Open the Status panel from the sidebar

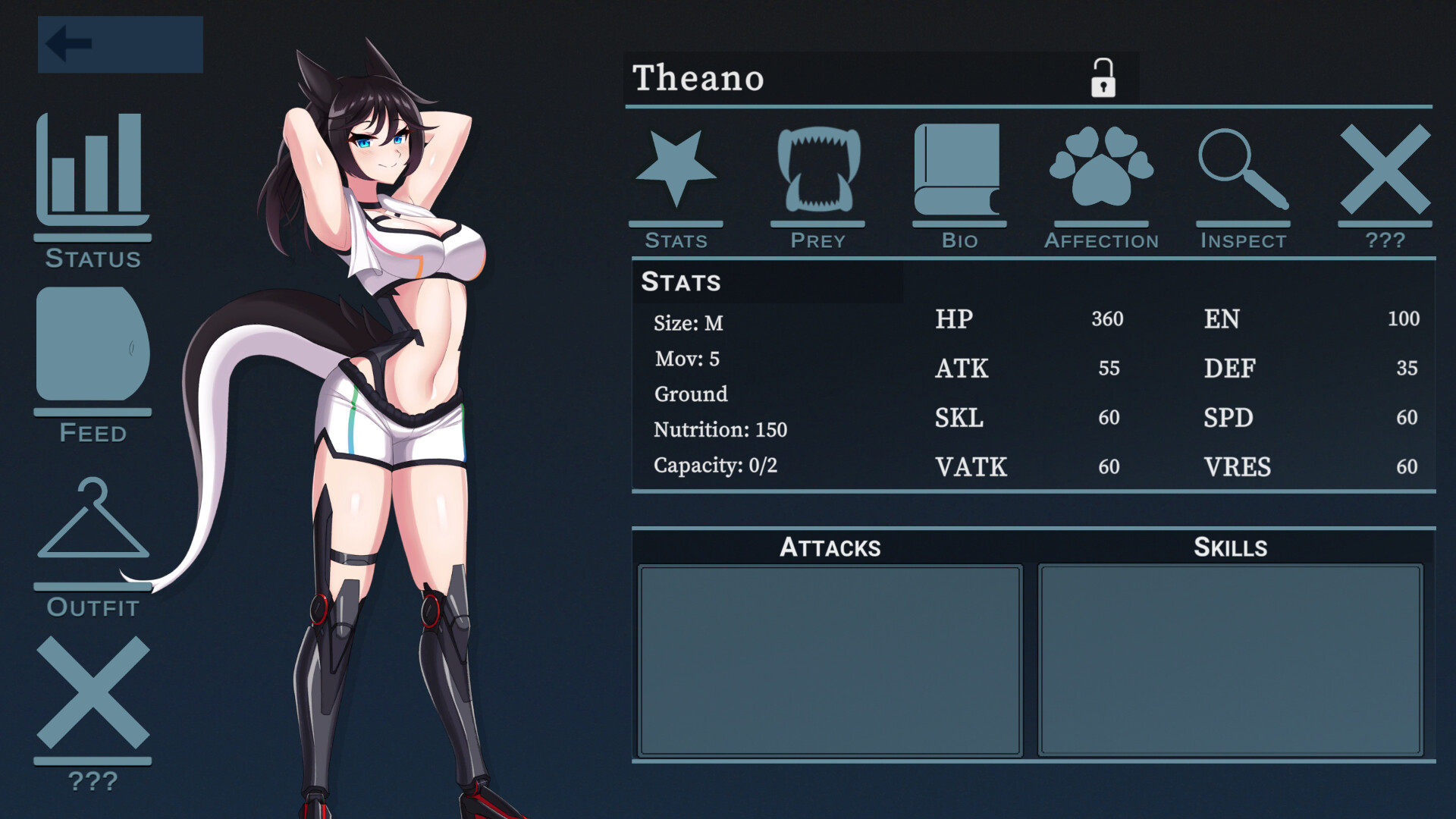tap(91, 182)
